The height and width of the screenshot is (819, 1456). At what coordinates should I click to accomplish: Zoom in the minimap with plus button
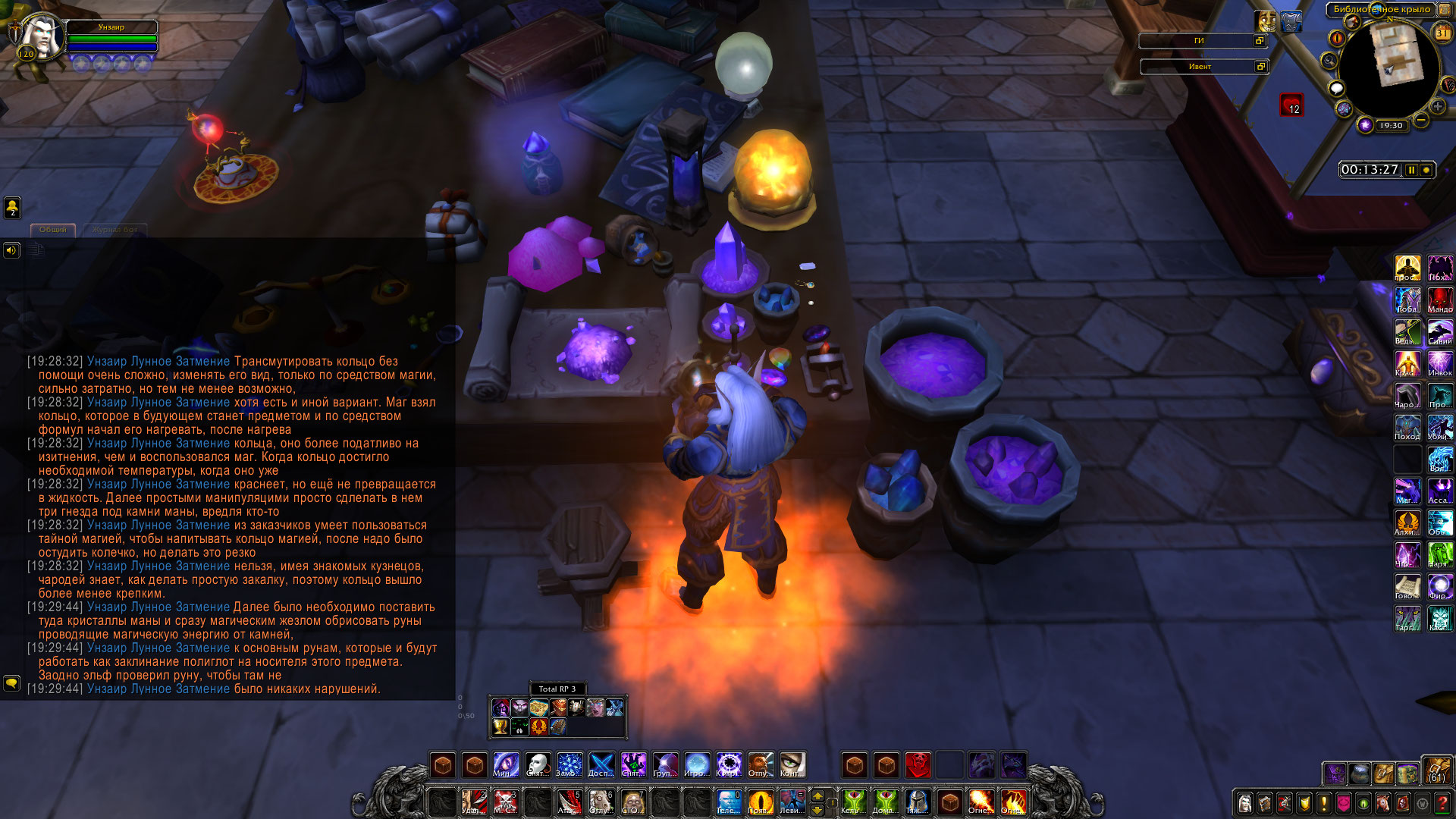tap(1438, 107)
